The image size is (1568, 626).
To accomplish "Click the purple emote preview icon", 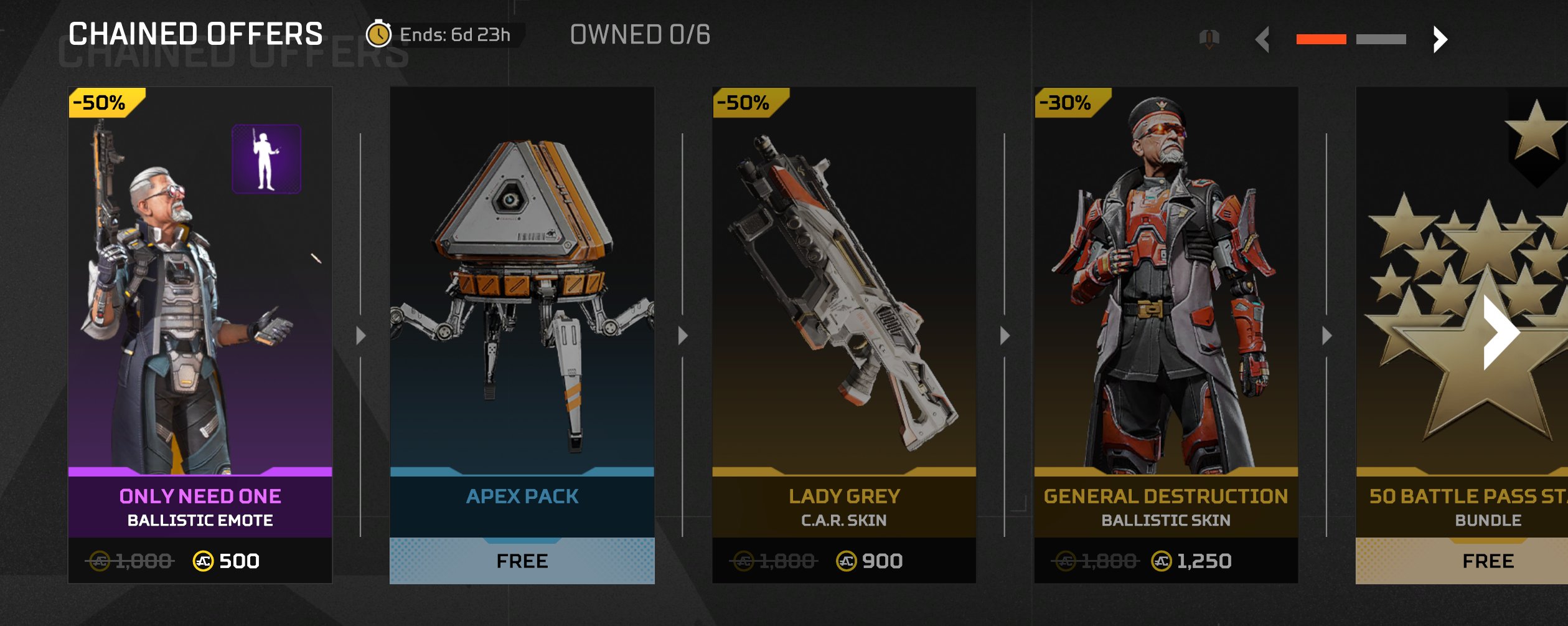I will [266, 159].
